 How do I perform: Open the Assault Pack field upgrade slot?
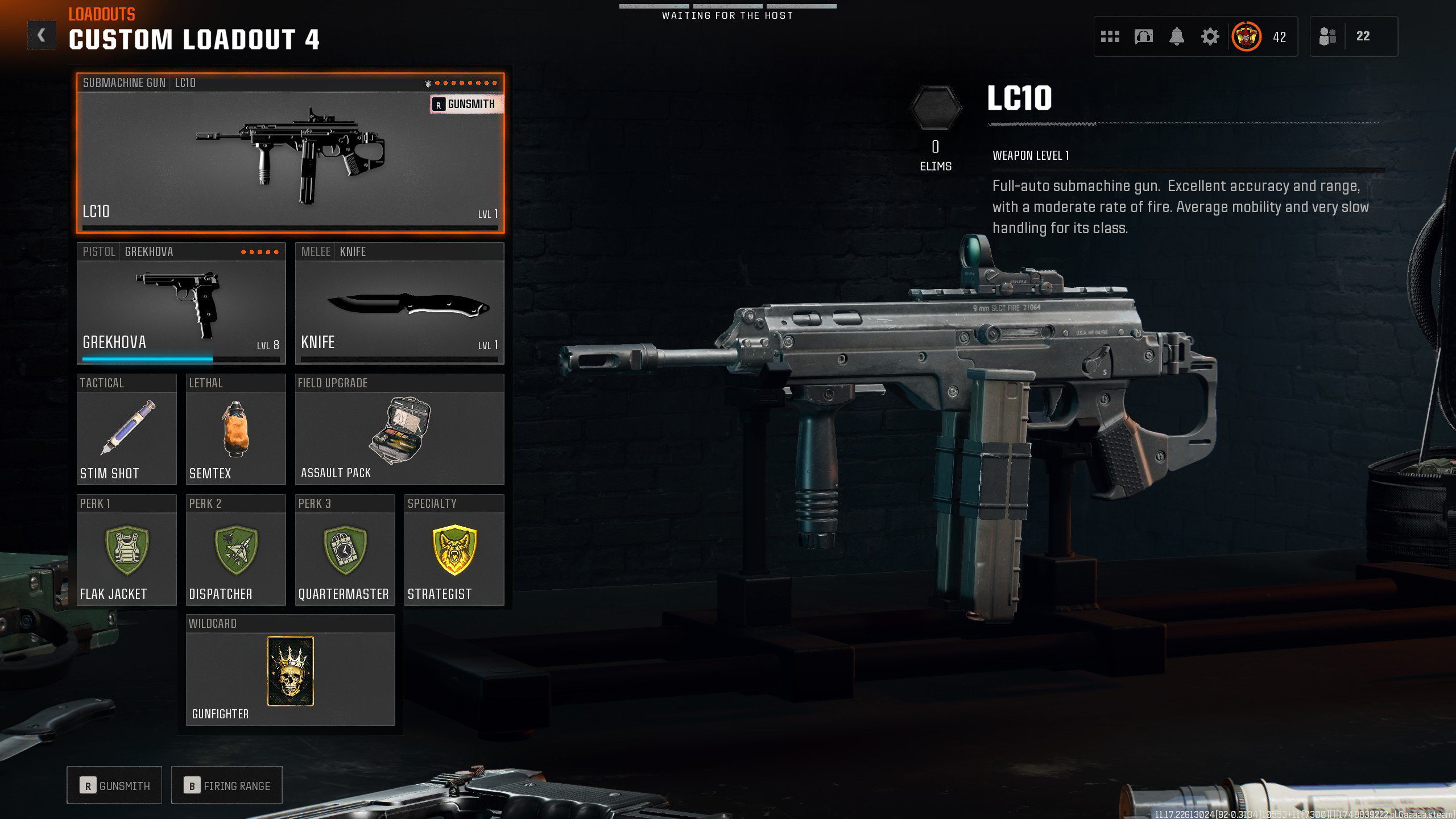[399, 430]
